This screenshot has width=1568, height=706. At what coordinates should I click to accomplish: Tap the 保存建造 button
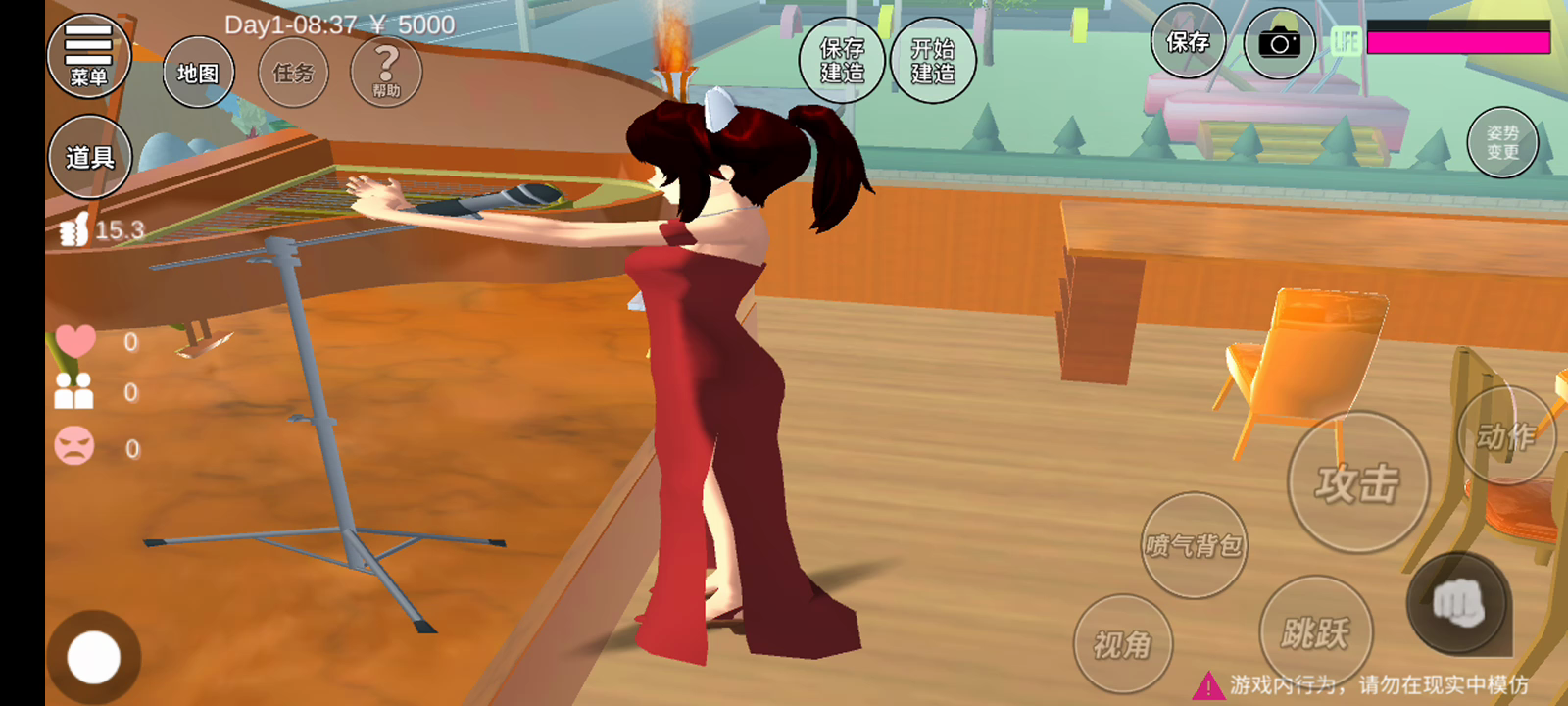[842, 61]
